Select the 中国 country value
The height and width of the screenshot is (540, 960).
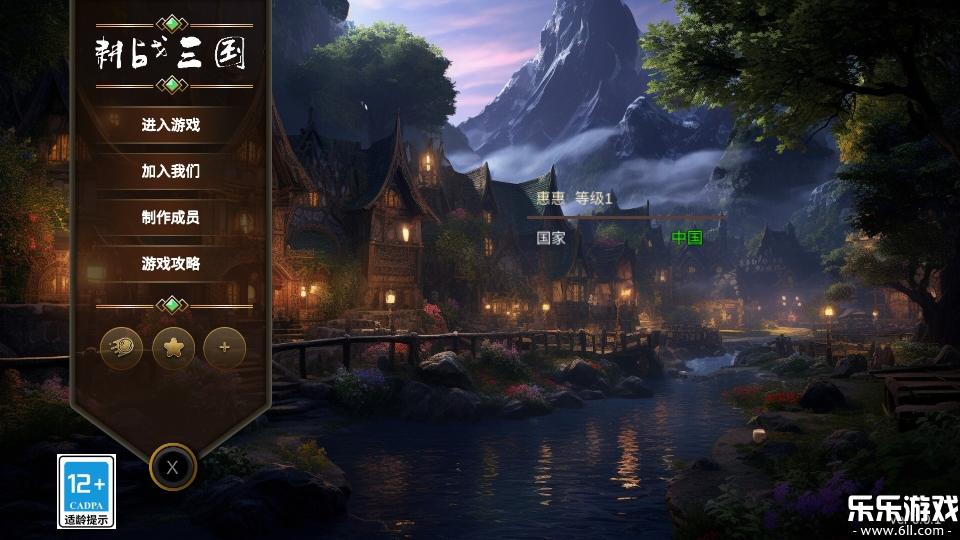pos(686,238)
